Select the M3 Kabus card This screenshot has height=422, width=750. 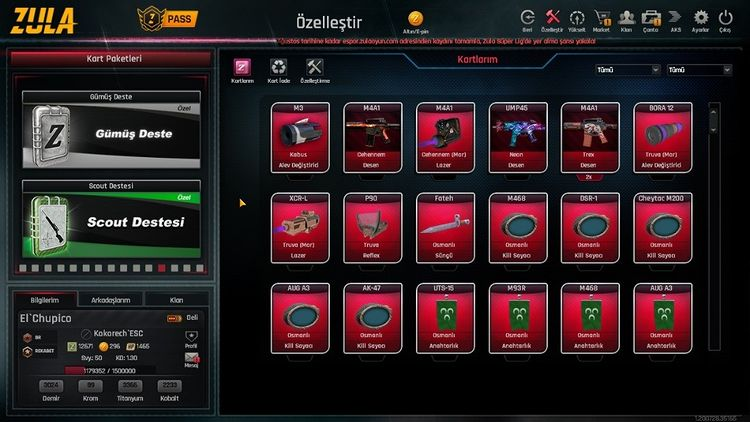click(x=298, y=138)
